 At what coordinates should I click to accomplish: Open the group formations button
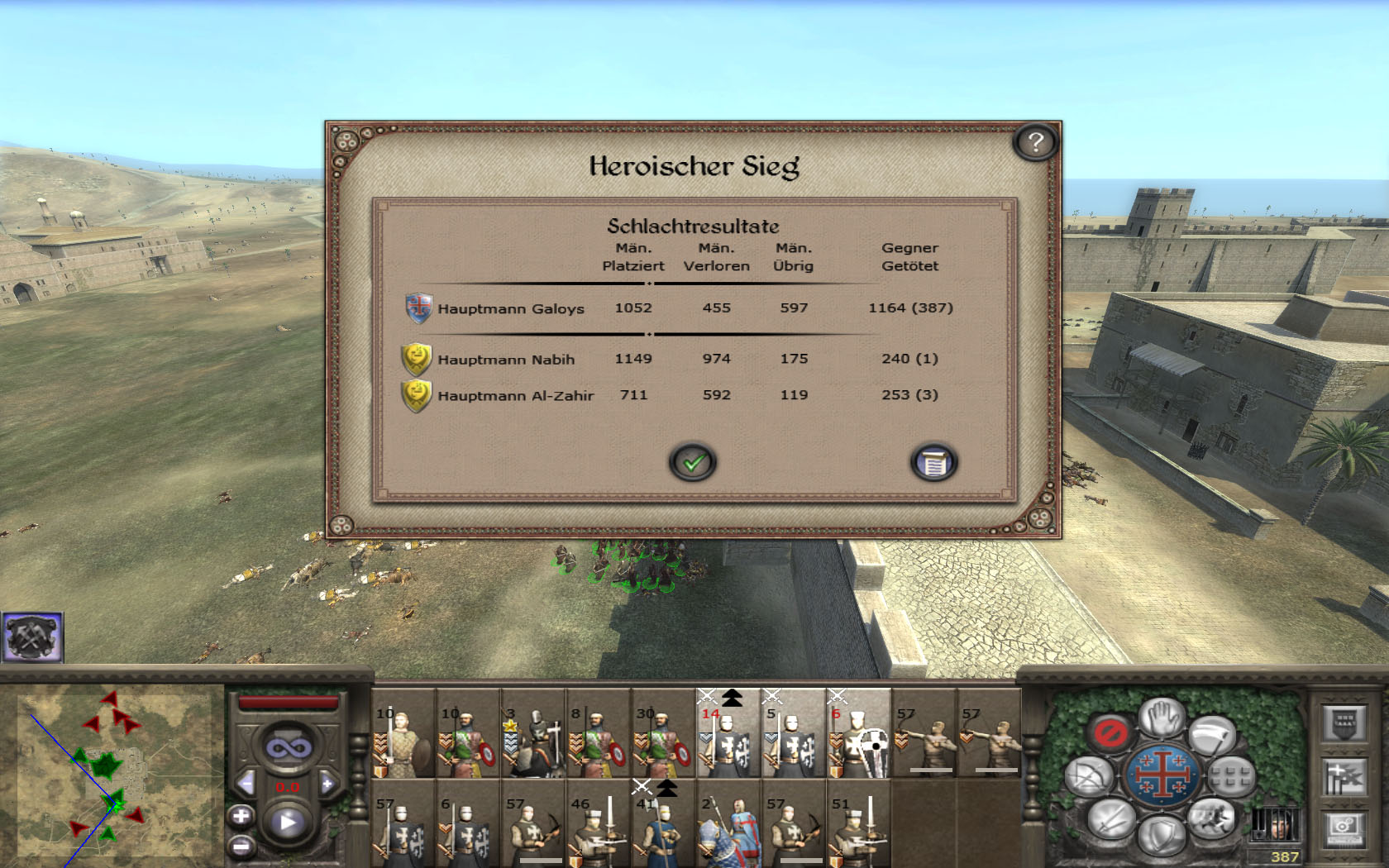tap(1231, 776)
